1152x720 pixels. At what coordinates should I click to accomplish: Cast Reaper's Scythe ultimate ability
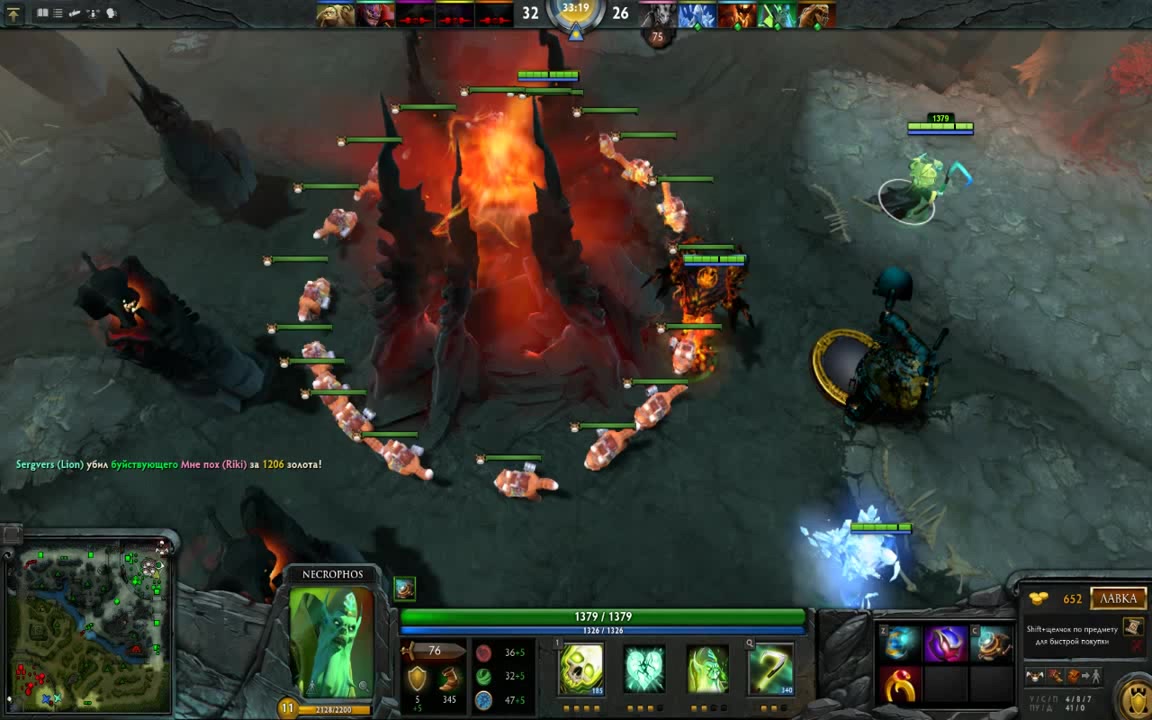[x=771, y=668]
